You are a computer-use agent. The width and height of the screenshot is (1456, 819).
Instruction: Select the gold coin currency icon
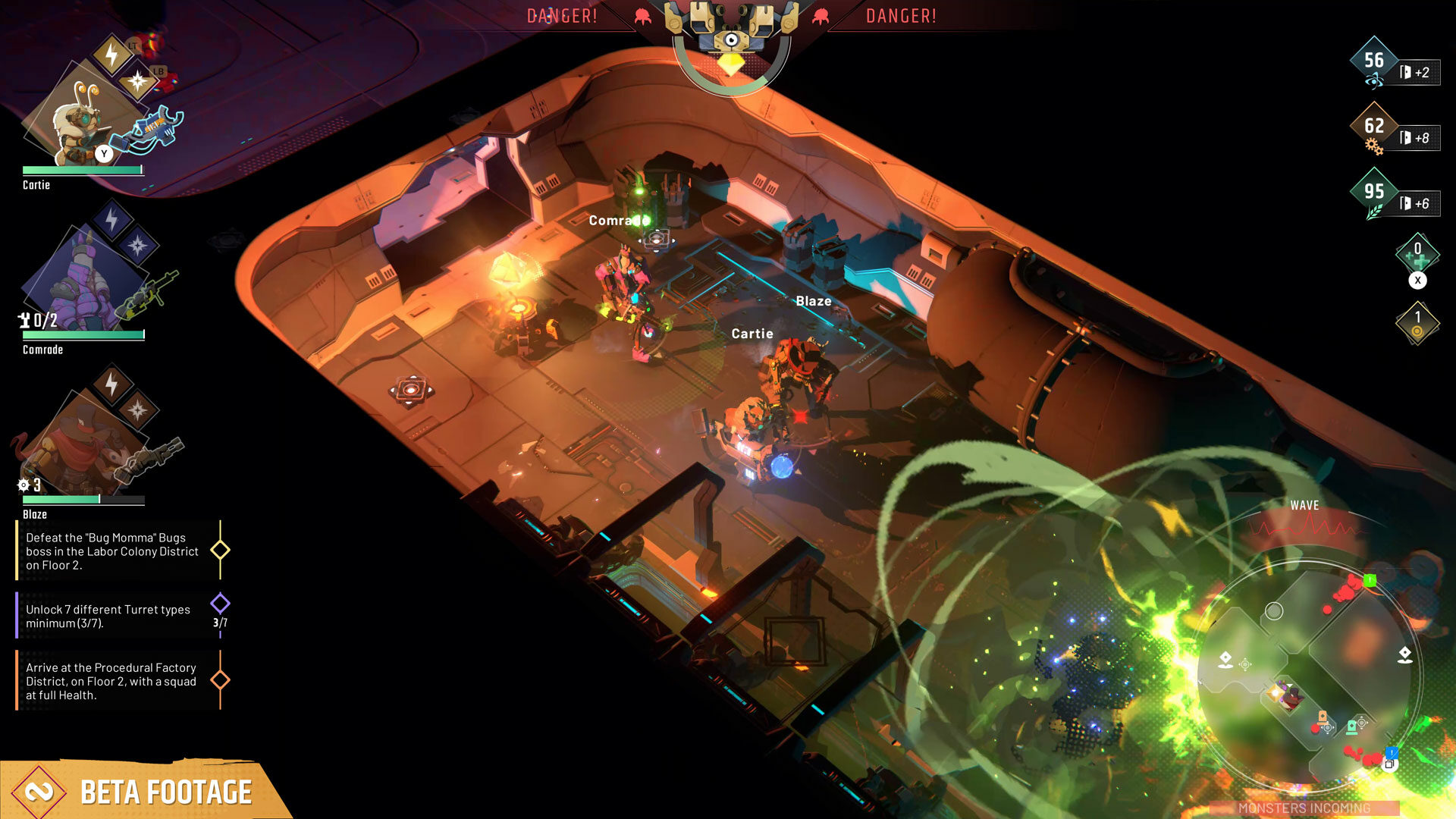(1417, 322)
